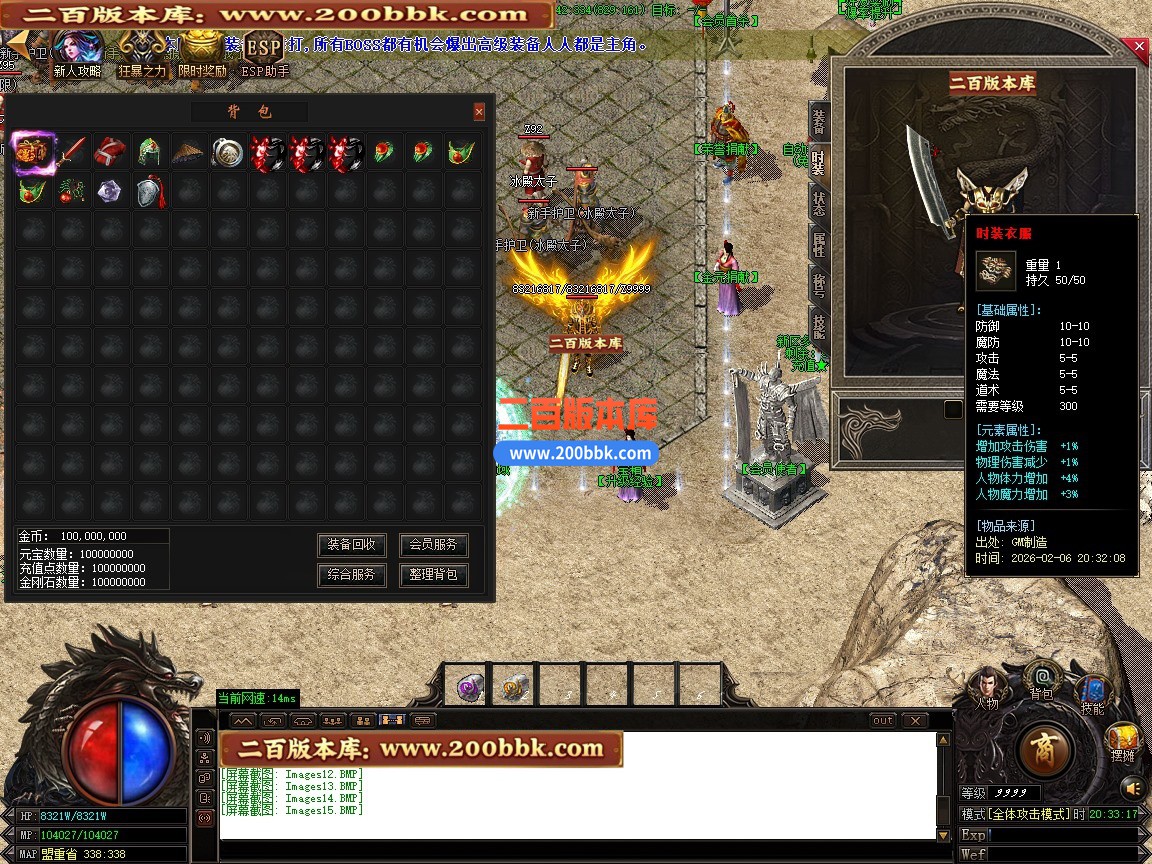Pick the straw hat item slot
This screenshot has height=864, width=1152.
pyautogui.click(x=188, y=152)
